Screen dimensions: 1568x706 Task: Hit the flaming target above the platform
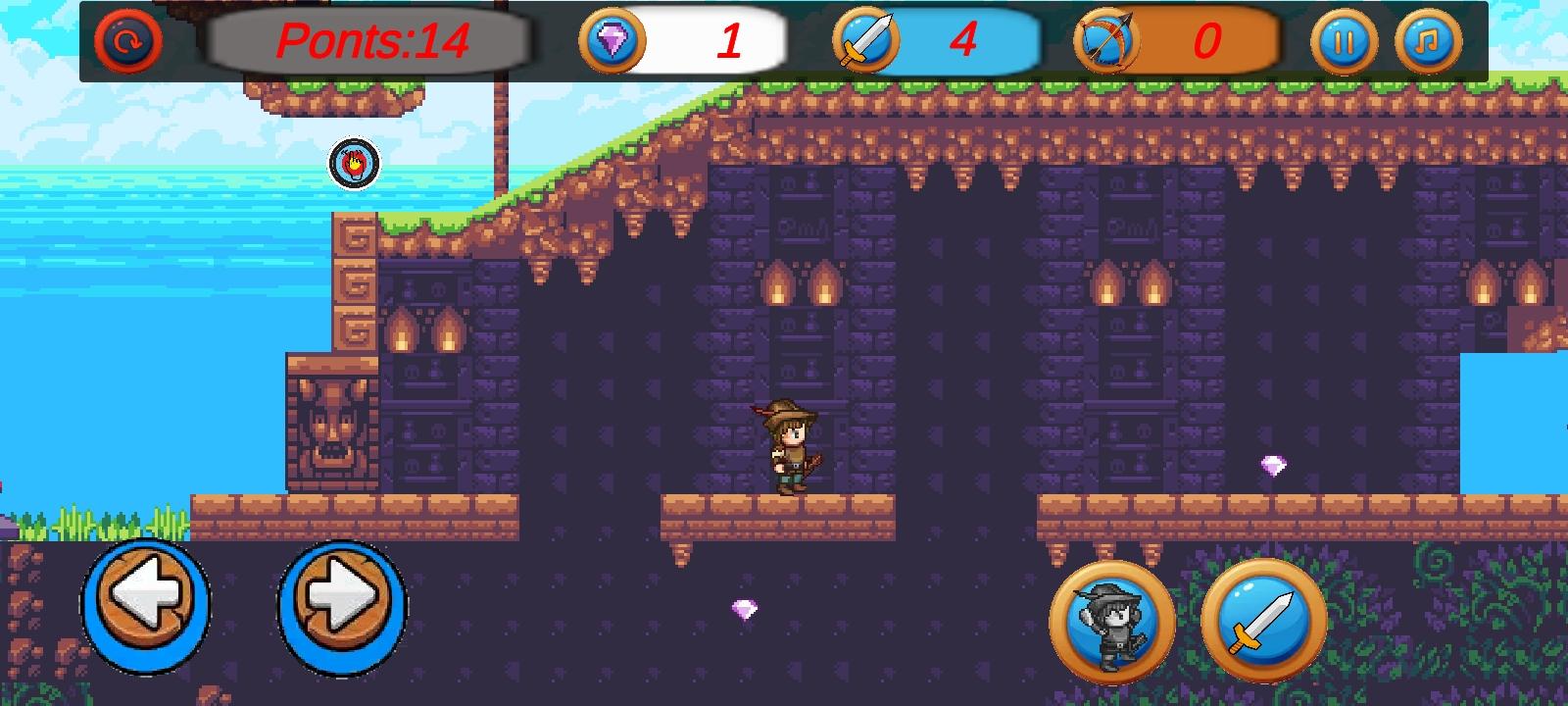[353, 162]
